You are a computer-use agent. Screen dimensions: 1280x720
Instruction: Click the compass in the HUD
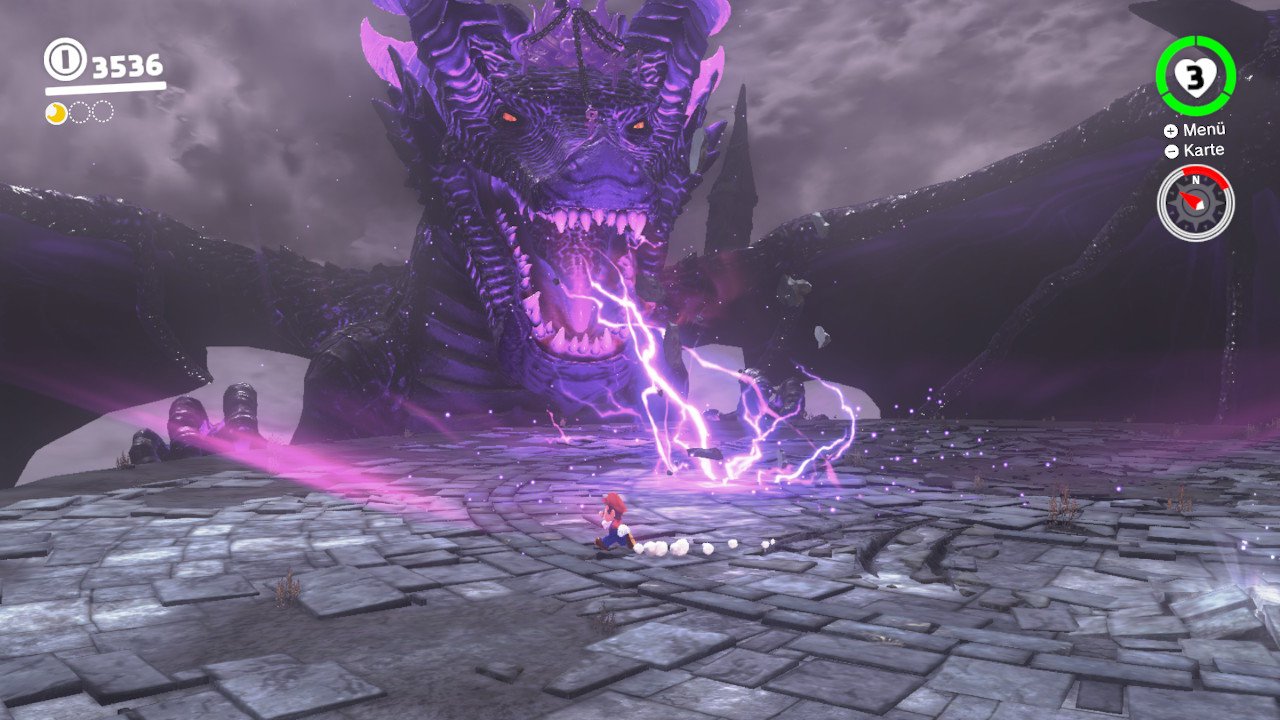coord(1195,203)
